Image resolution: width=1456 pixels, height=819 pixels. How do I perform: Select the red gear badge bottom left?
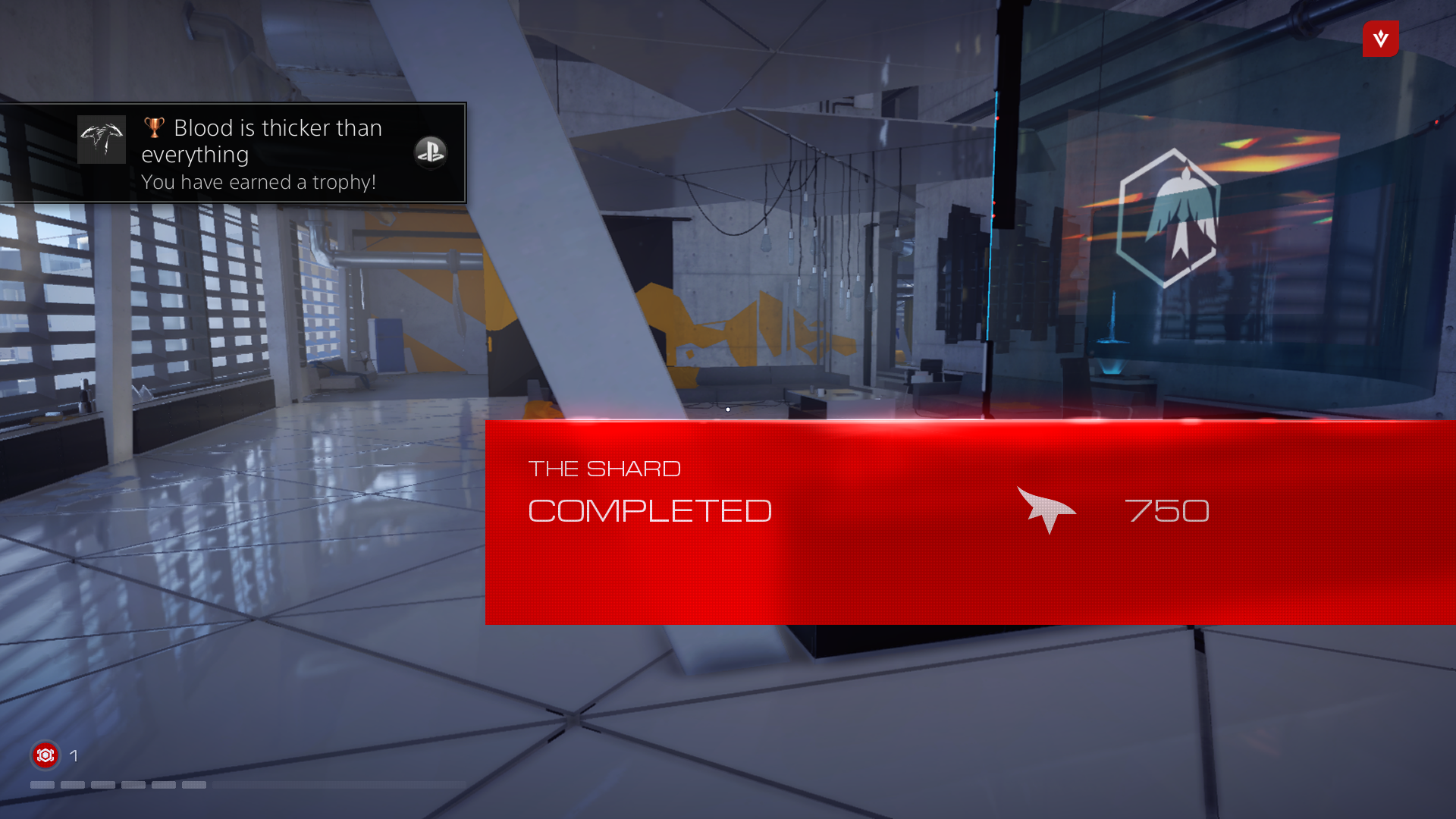(x=45, y=755)
